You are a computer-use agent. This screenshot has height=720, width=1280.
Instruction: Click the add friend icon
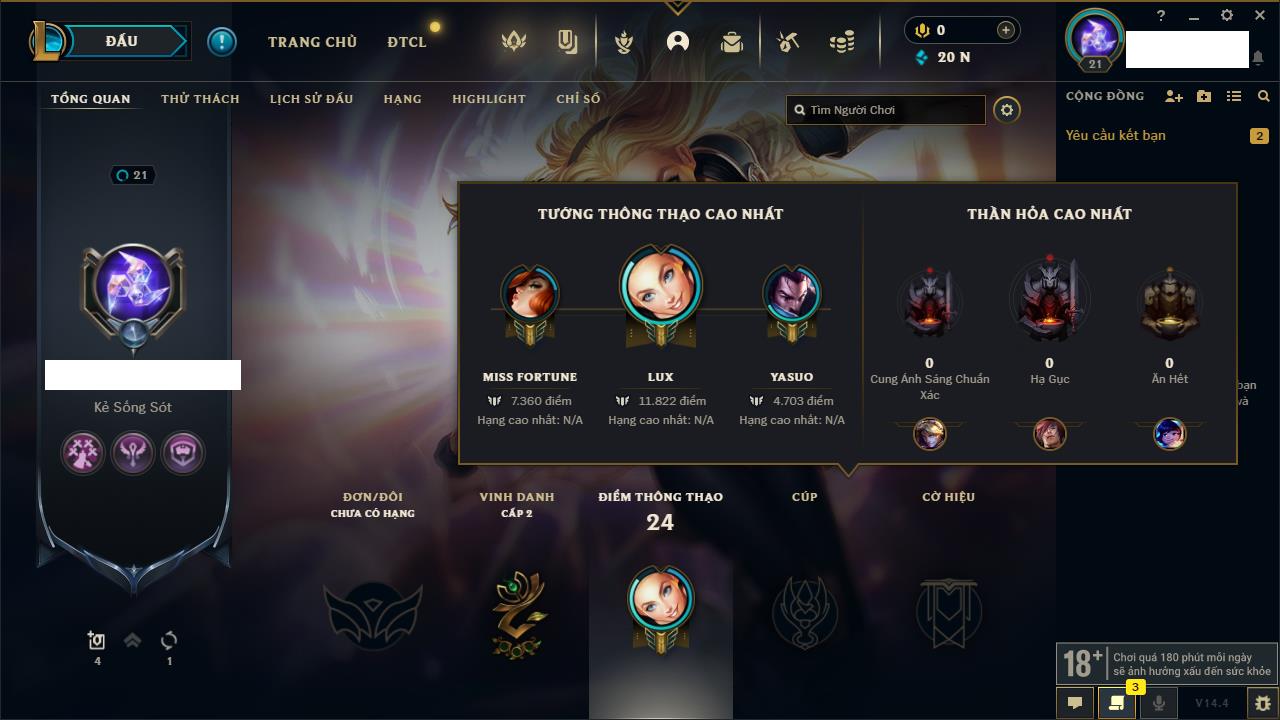click(x=1174, y=96)
